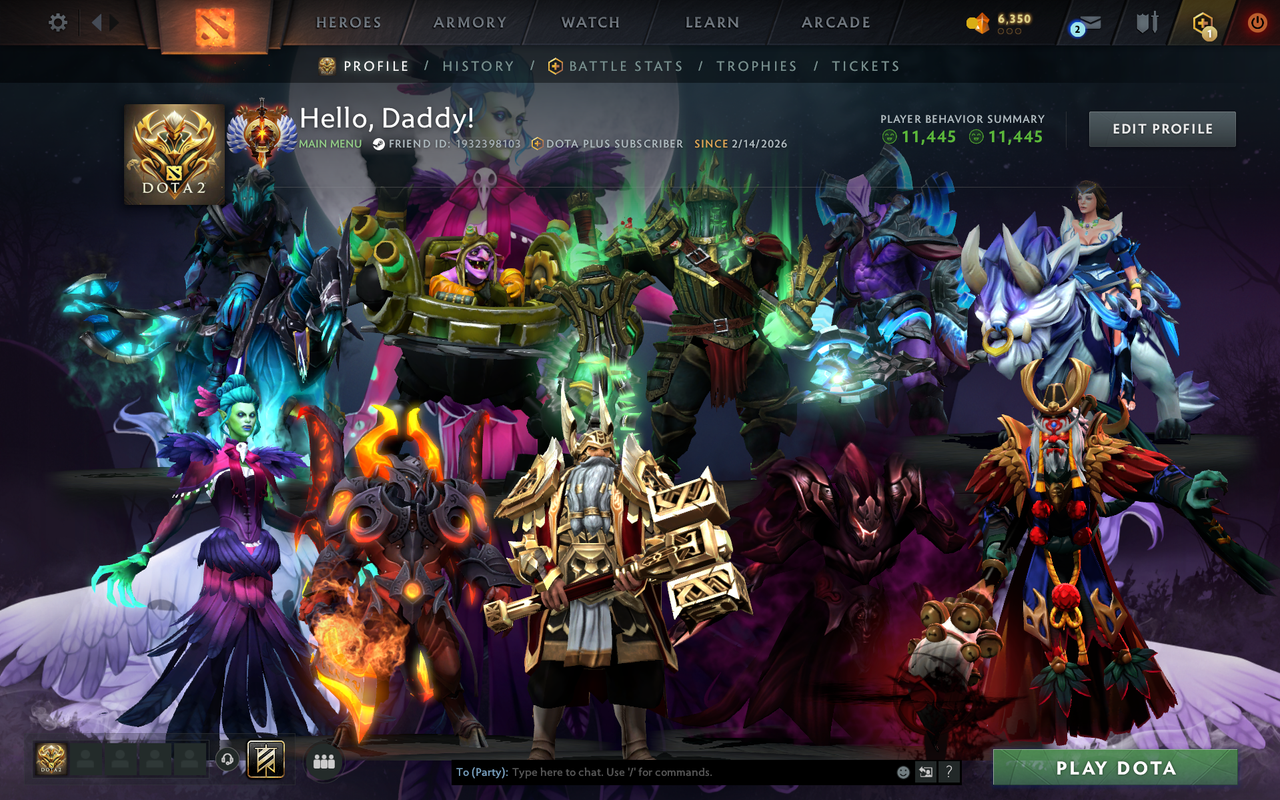Viewport: 1280px width, 800px height.
Task: Click the left navigation chevron beside the gear
Action: pos(95,21)
